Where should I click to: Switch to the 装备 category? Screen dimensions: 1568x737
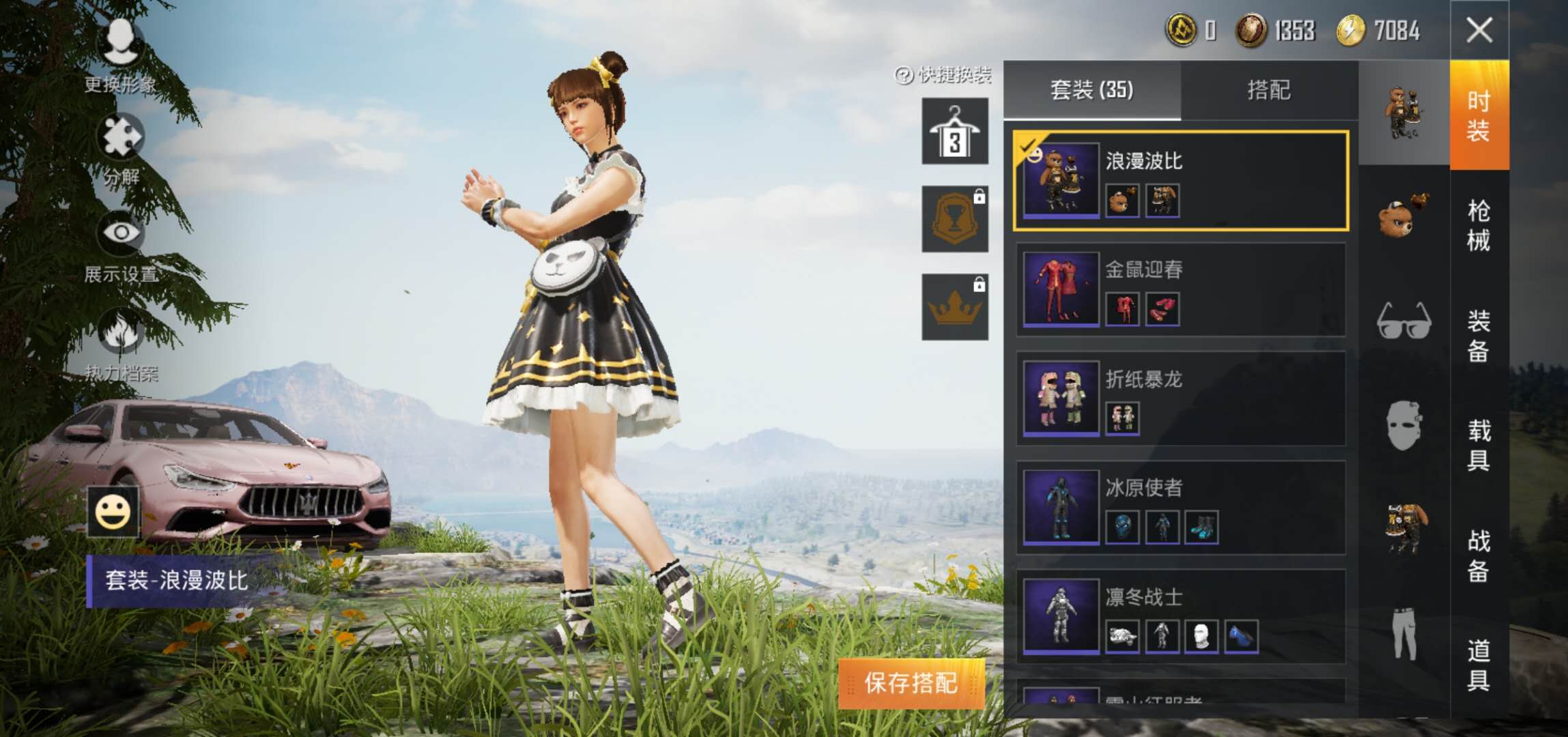pos(1479,335)
